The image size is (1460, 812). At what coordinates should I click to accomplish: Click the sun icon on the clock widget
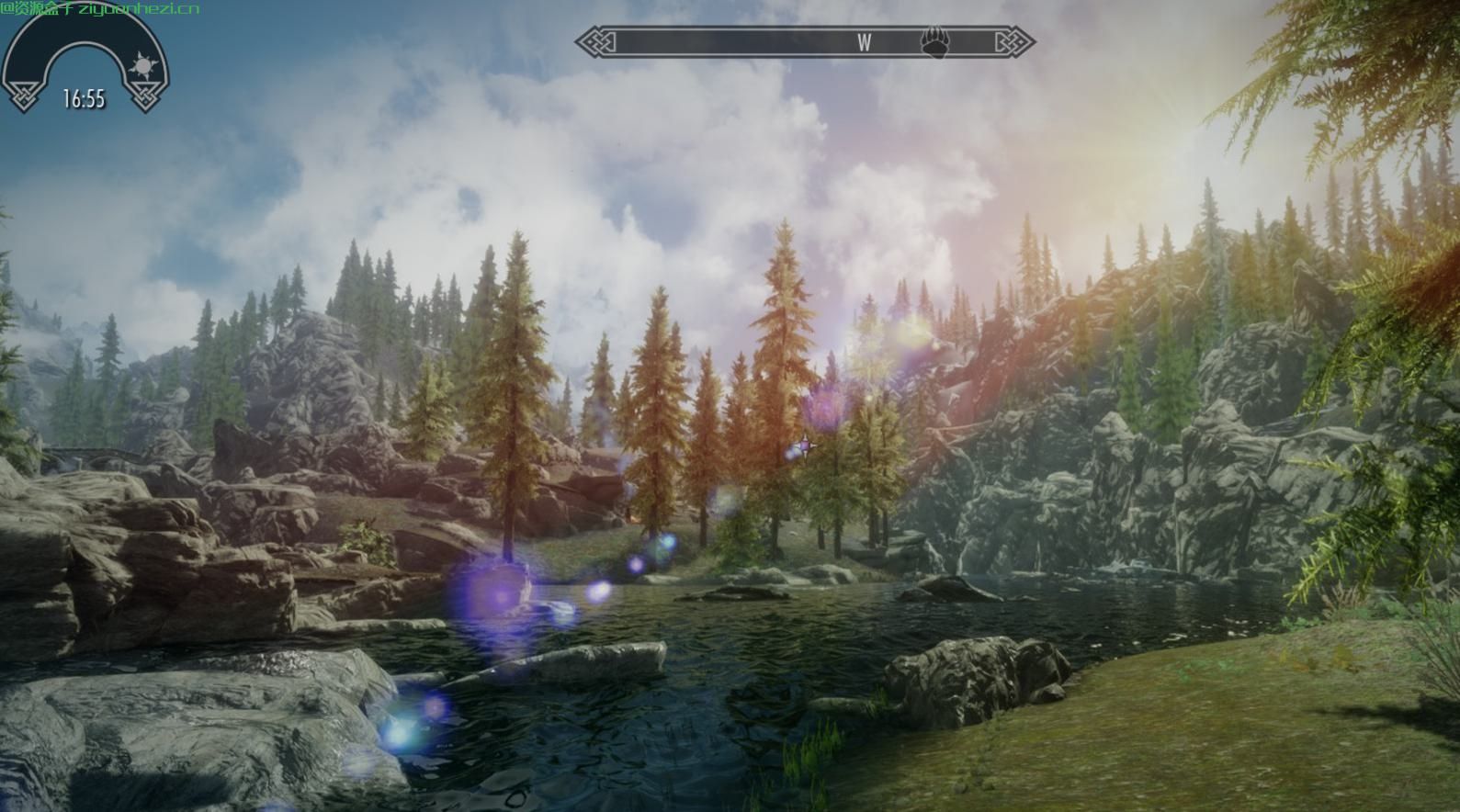(x=143, y=67)
